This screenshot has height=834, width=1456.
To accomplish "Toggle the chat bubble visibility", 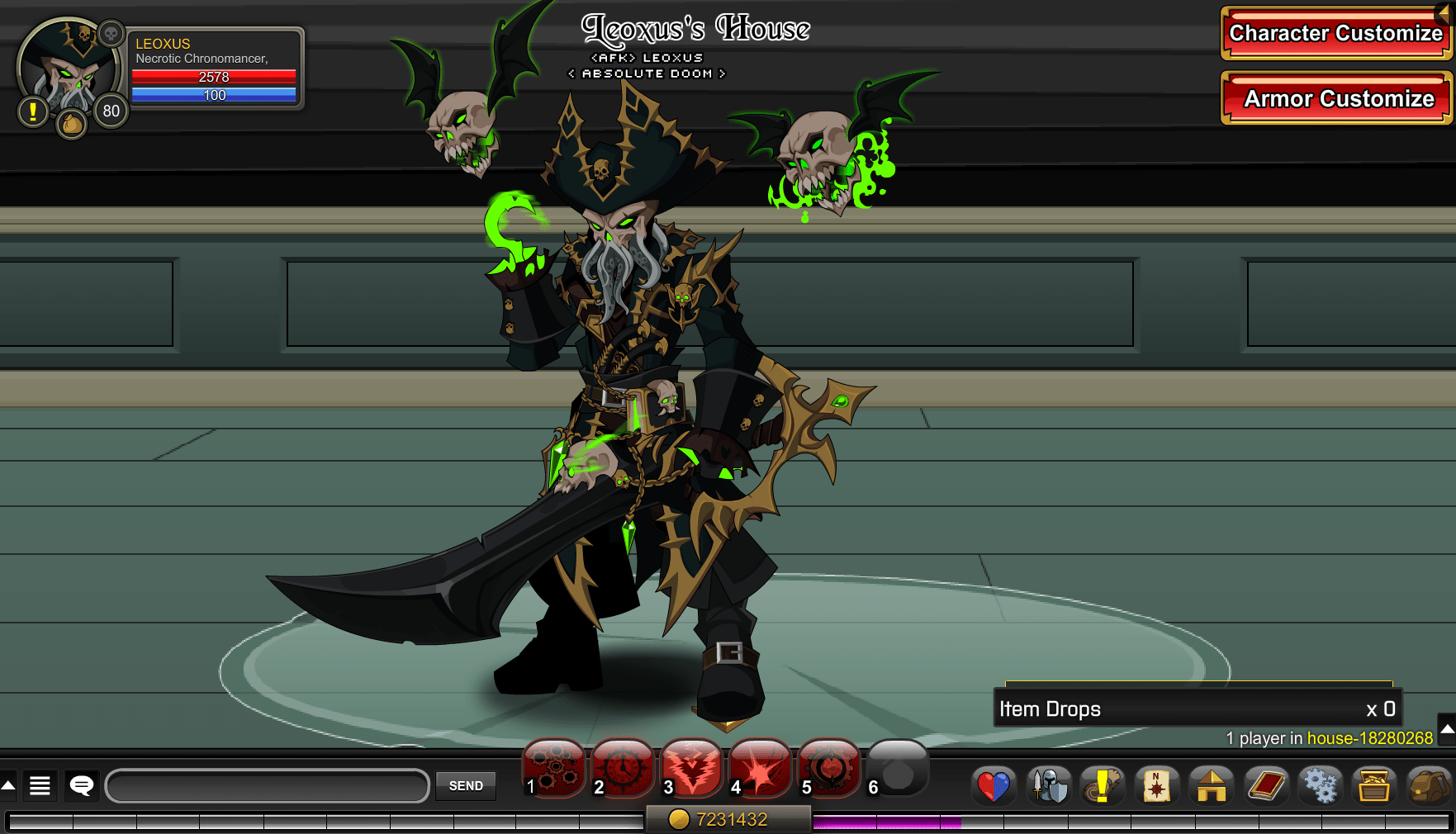I will click(x=80, y=786).
